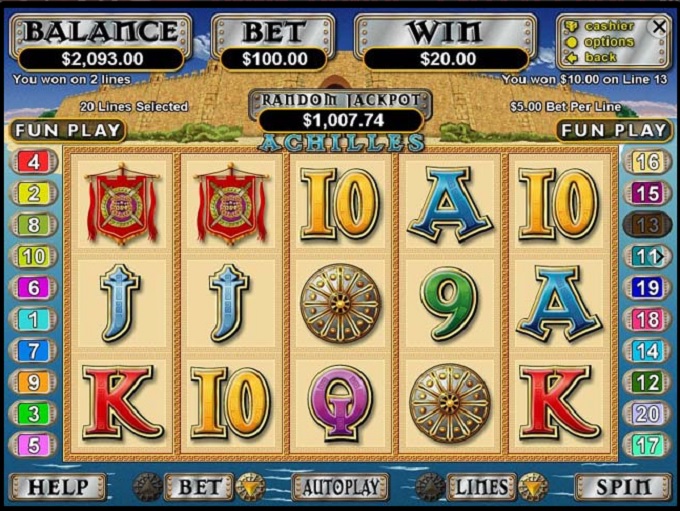Viewport: 680px width, 511px height.
Task: Spin the reels with the SPIN button
Action: tap(623, 487)
